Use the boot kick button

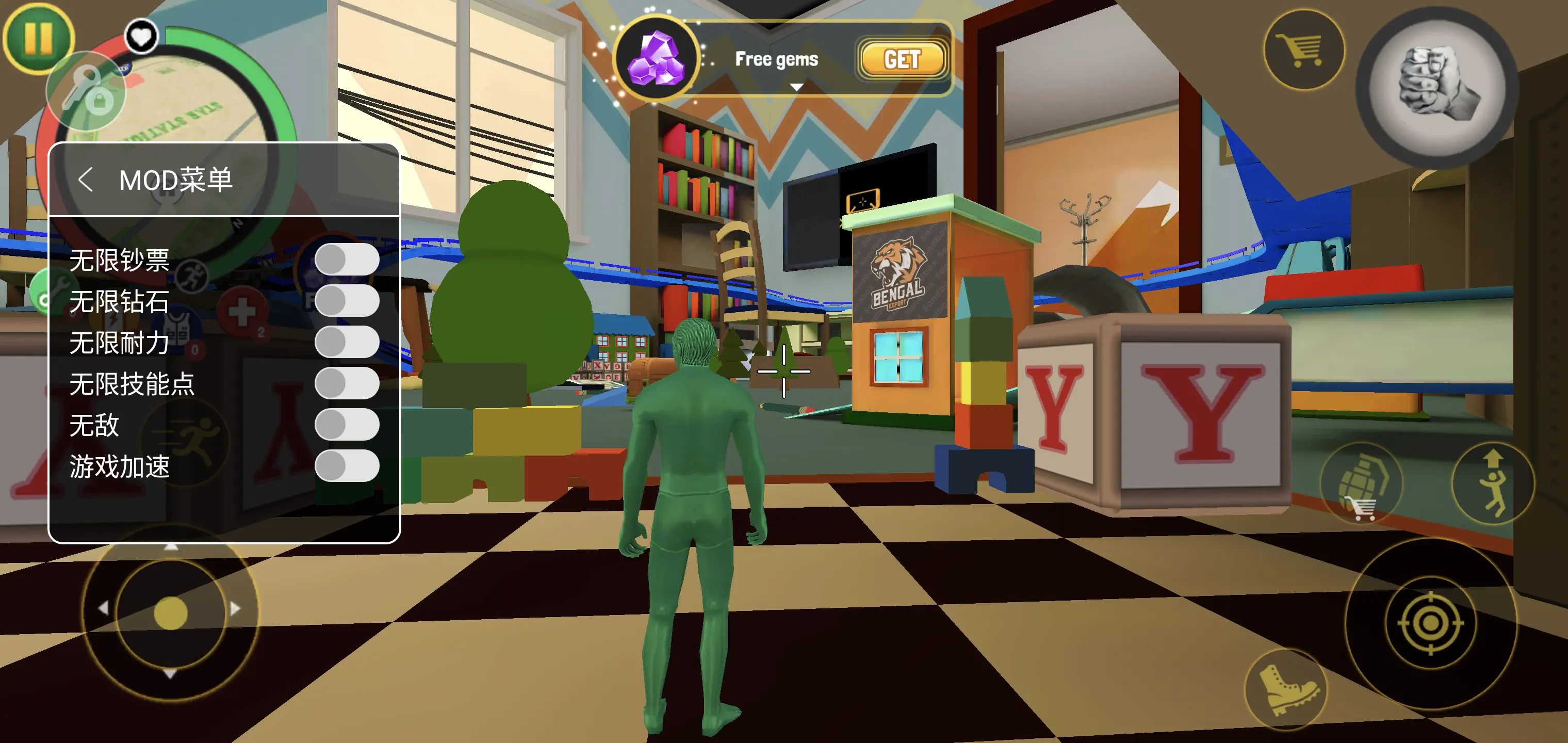tap(1286, 689)
